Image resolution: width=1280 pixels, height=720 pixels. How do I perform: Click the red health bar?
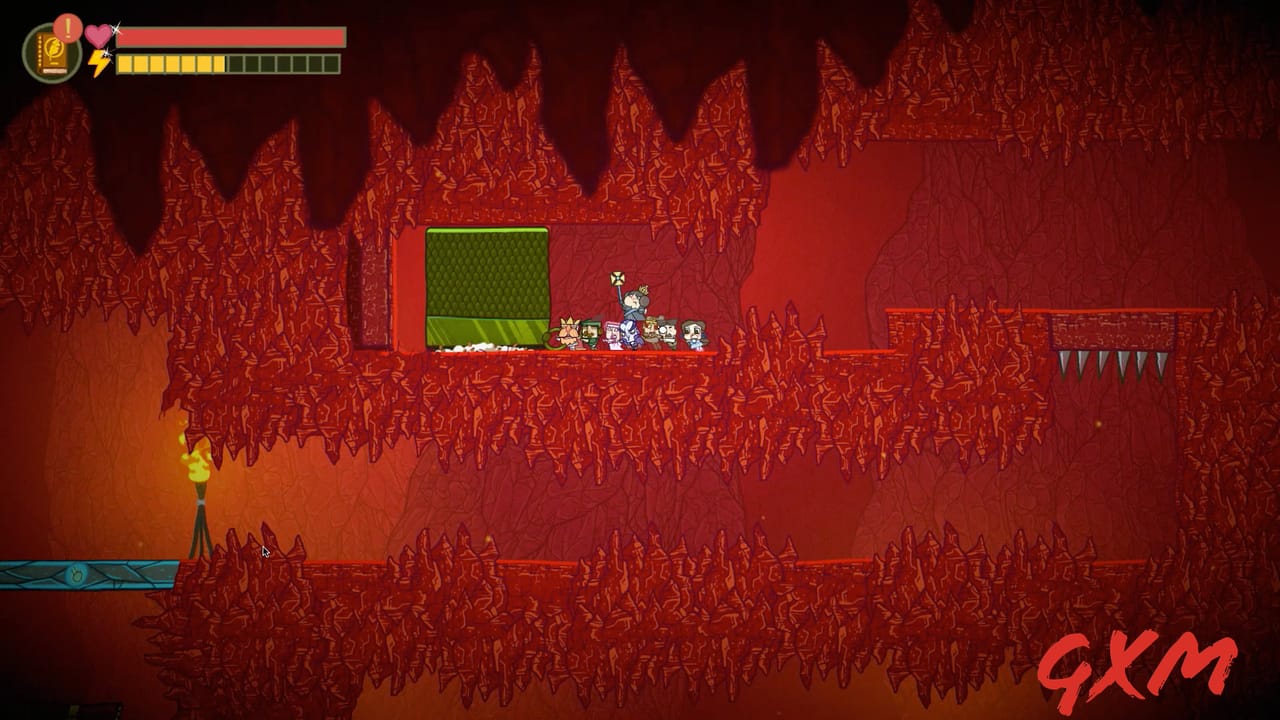230,36
